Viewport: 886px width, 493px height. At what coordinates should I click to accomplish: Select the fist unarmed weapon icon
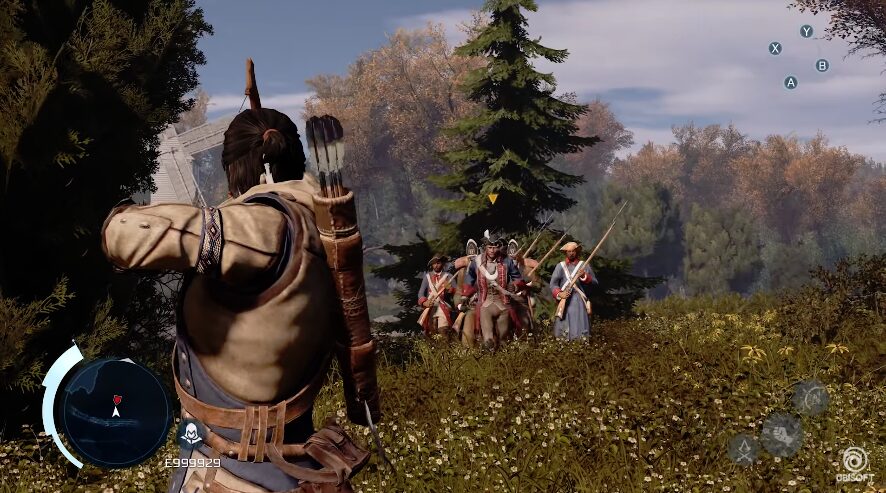click(781, 434)
